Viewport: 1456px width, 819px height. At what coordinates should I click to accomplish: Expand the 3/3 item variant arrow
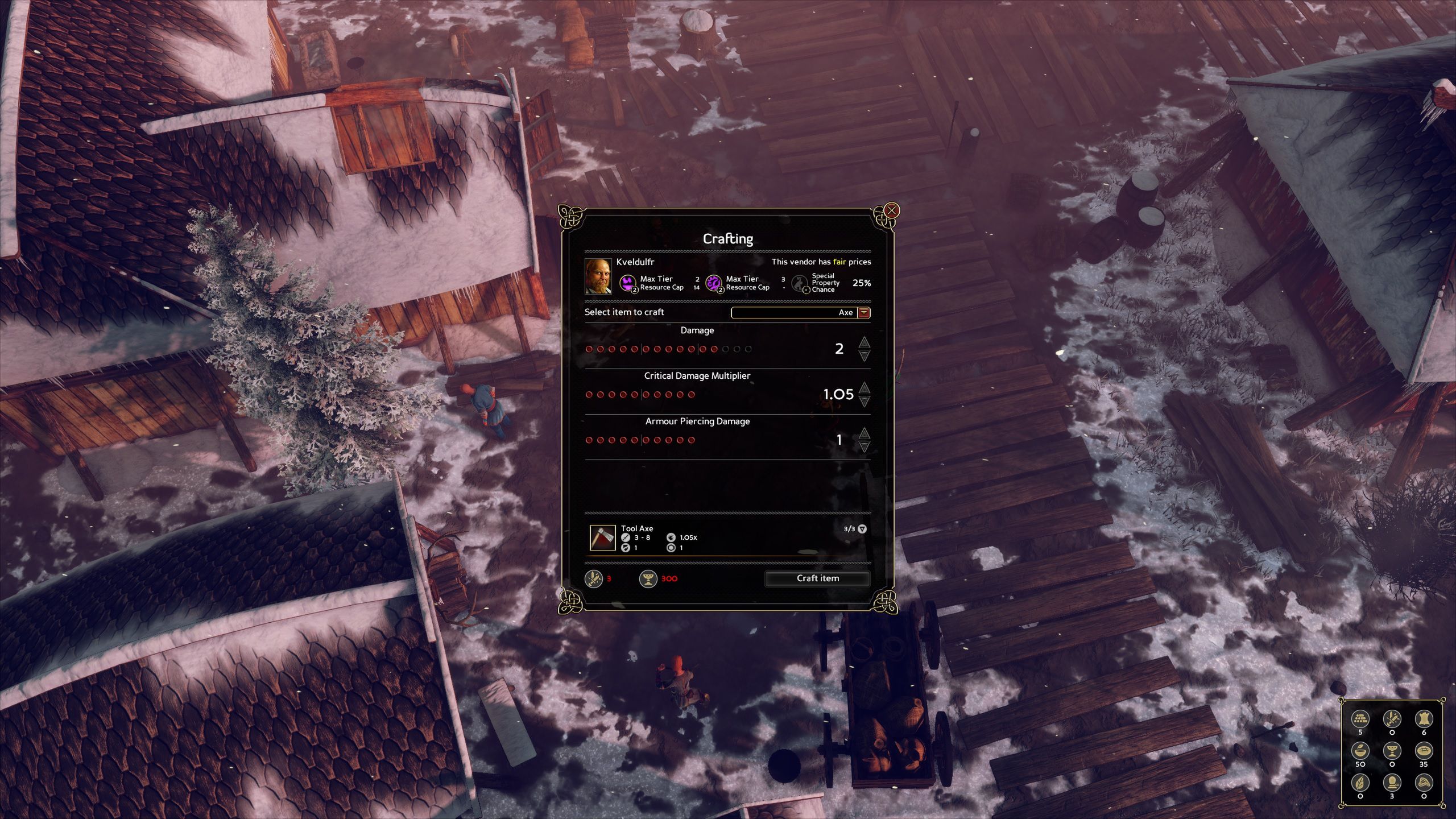point(862,529)
